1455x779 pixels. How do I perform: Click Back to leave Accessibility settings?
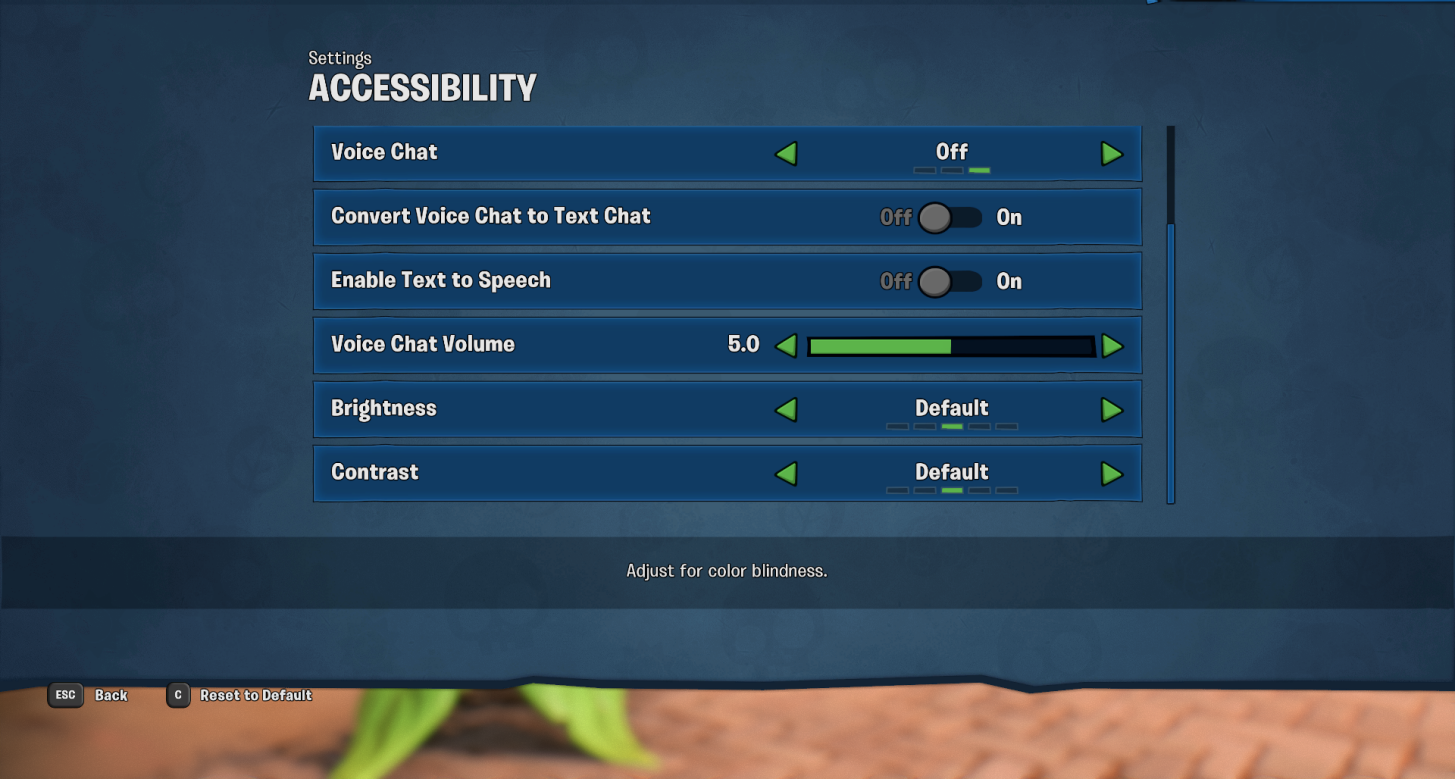[110, 695]
